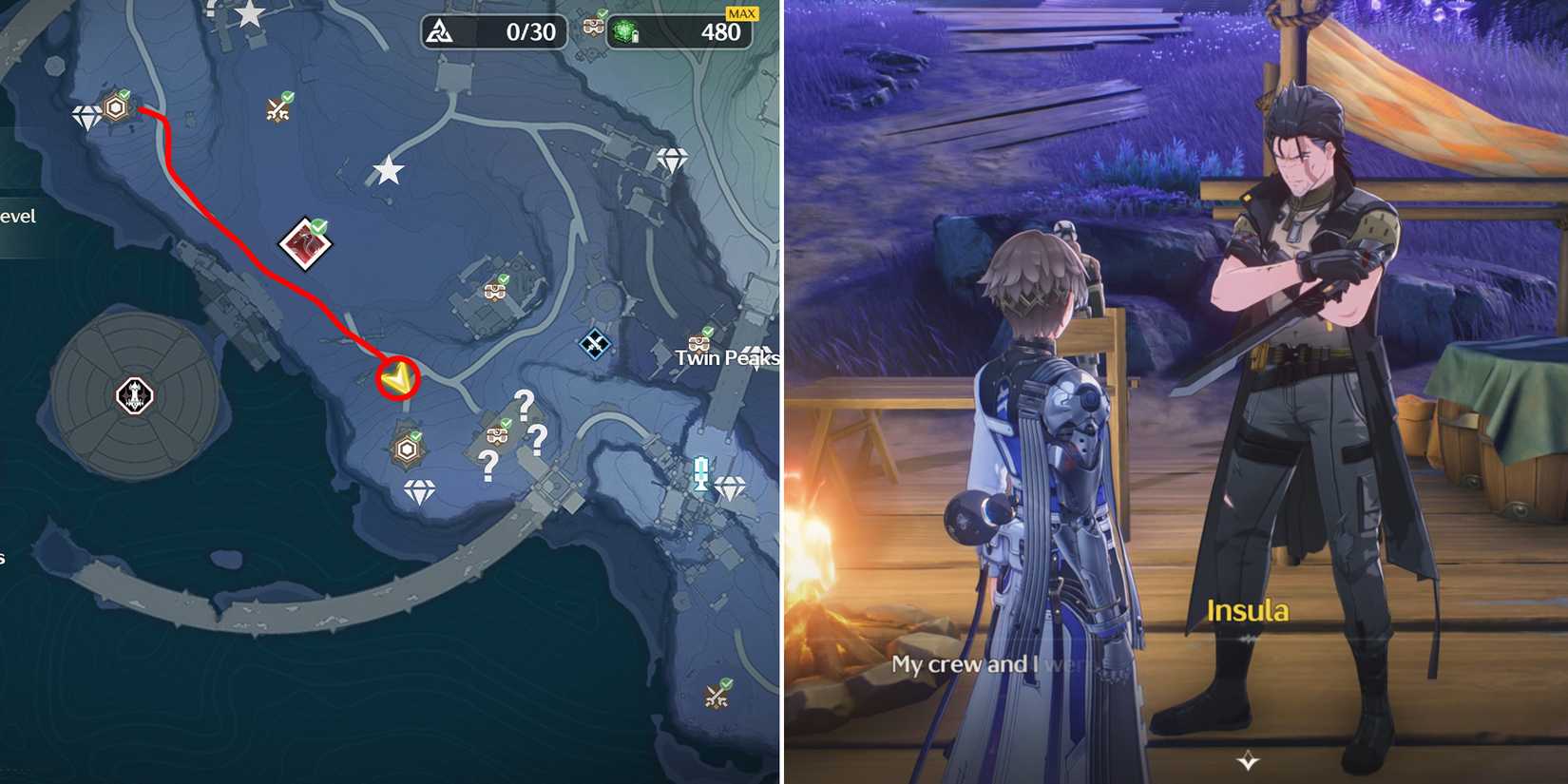This screenshot has width=1568, height=784.
Task: Click the red boss diamond marker
Action: point(305,245)
